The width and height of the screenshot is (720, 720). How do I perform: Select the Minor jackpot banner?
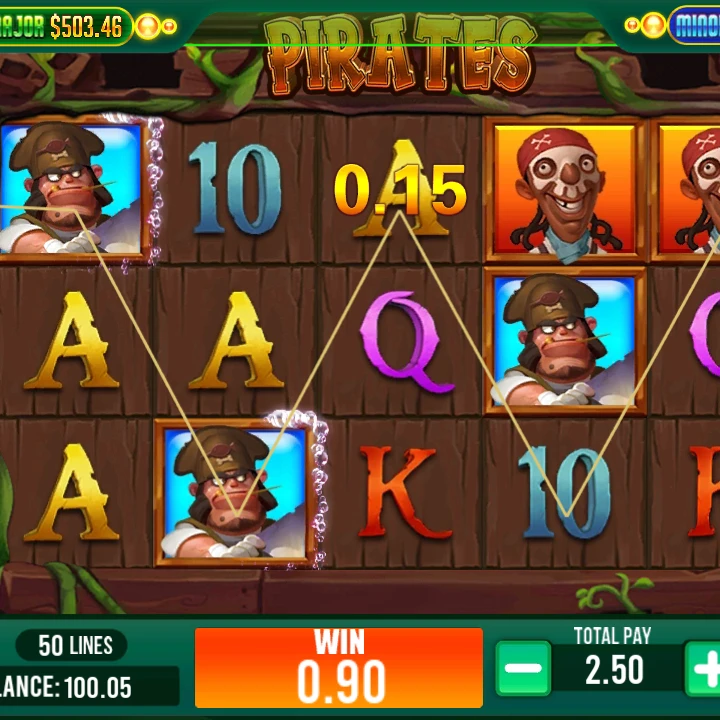click(694, 24)
